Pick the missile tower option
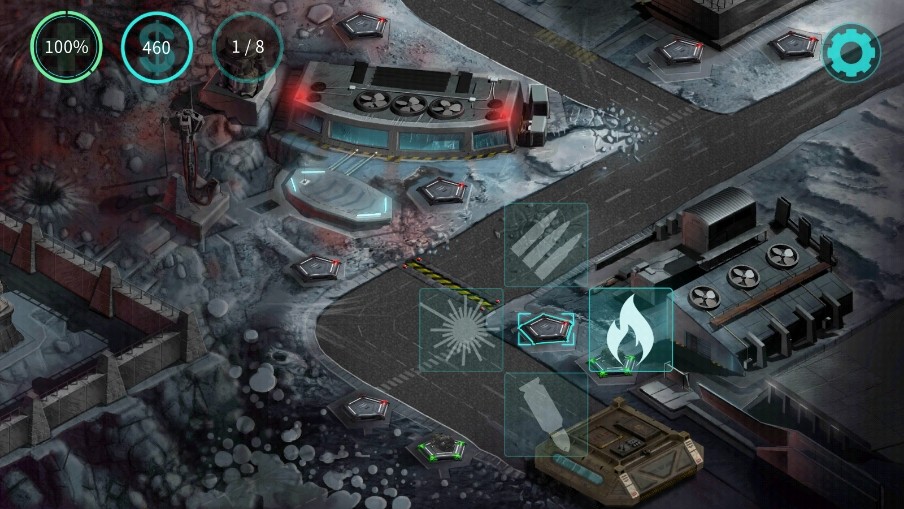 pyautogui.click(x=545, y=414)
